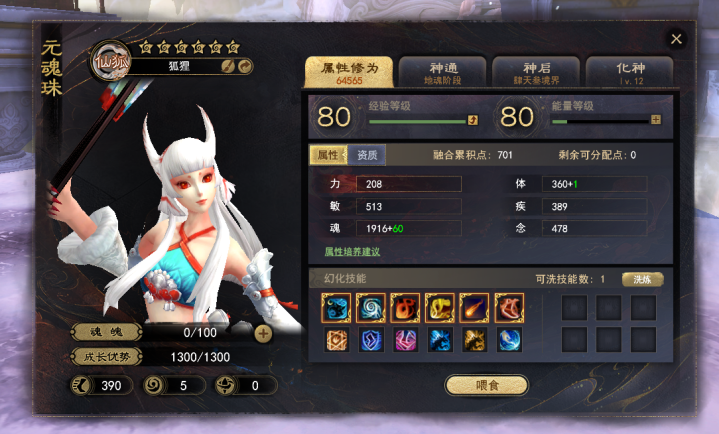Viewport: 719px width, 434px height.
Task: Switch to the 资质 sub-tab
Action: pyautogui.click(x=367, y=155)
